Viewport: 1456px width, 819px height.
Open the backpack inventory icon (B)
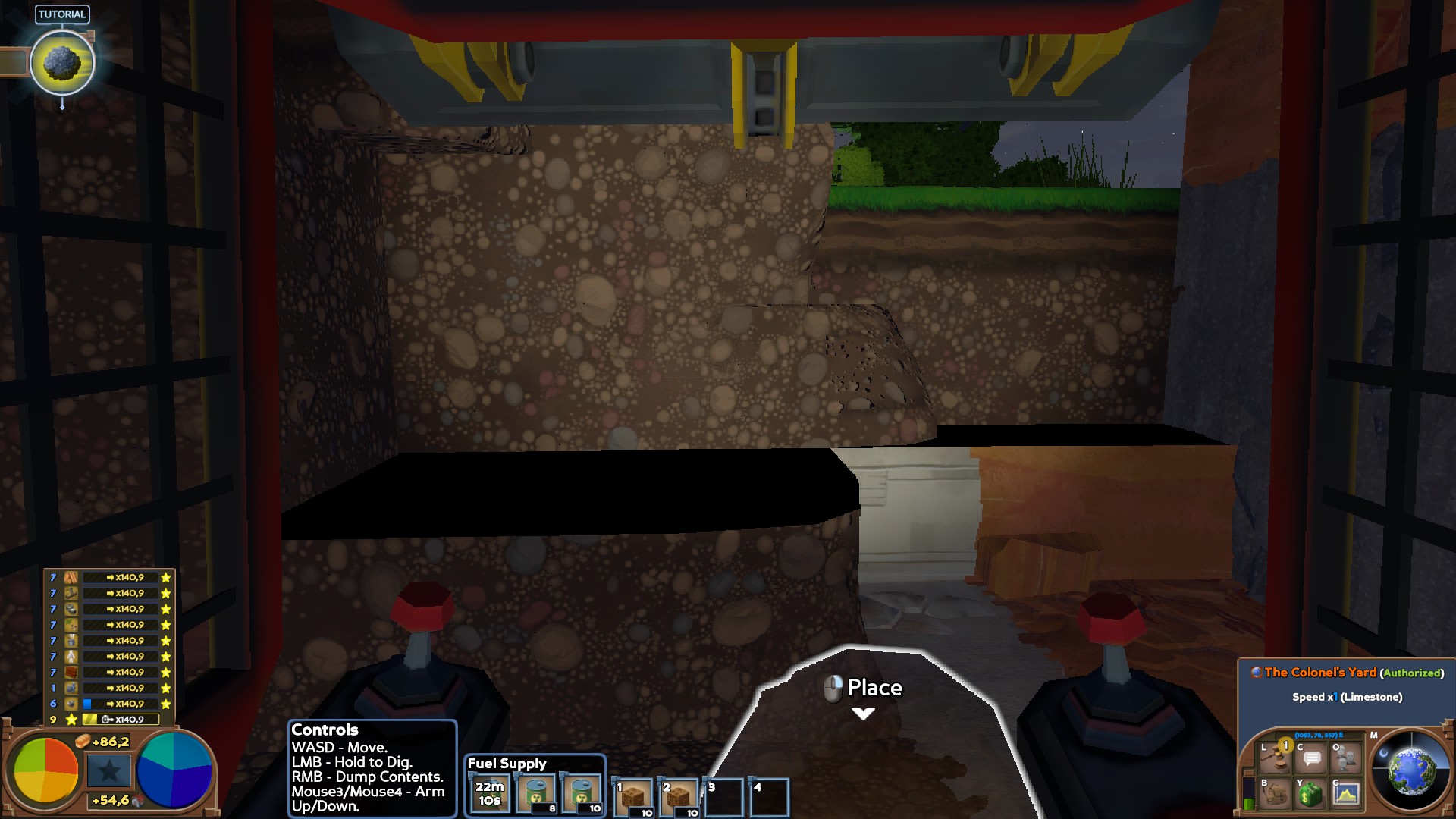[x=1274, y=795]
